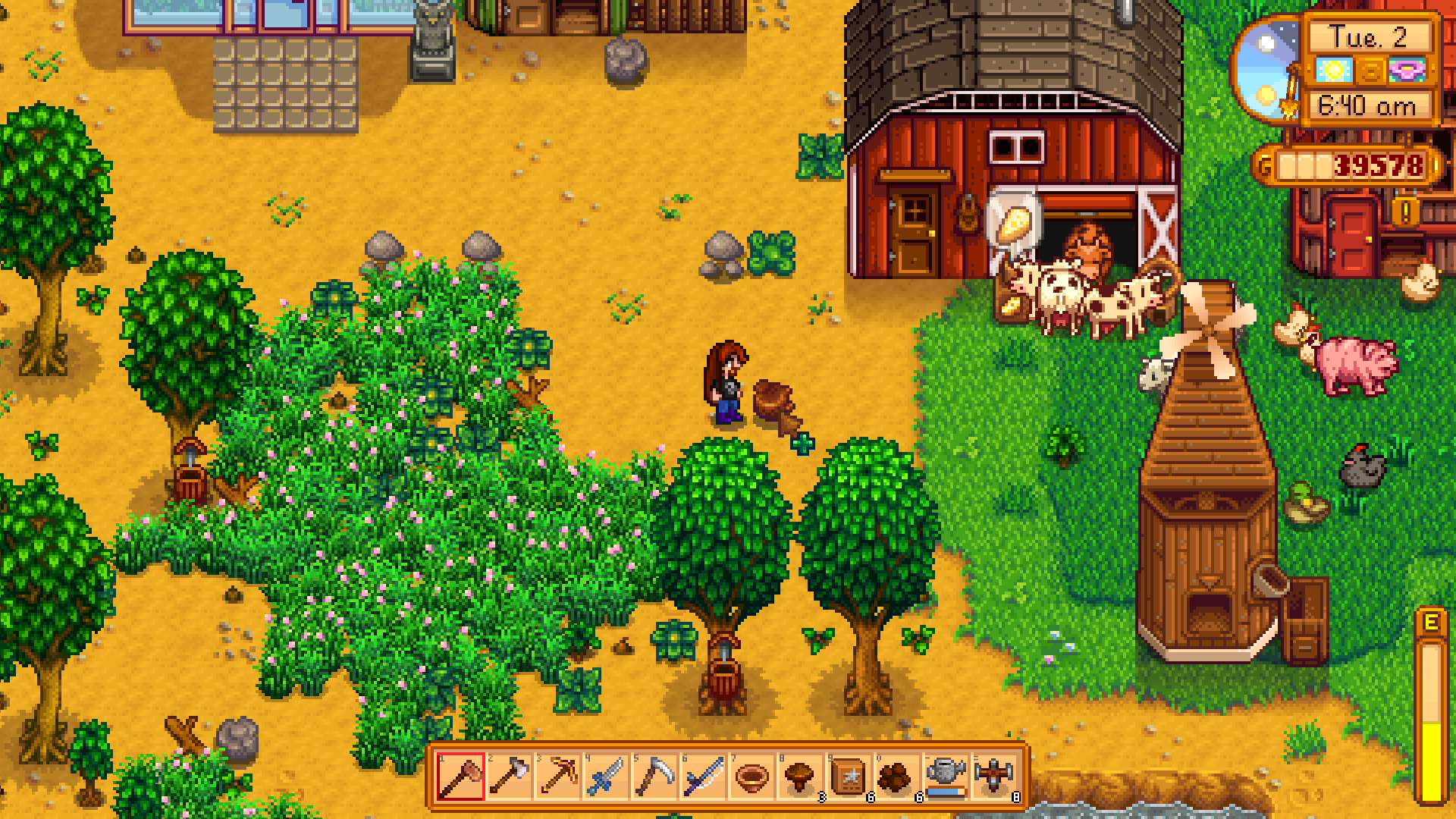Screen dimensions: 1456x819
Task: Select the brown clumps stack in slot 0
Action: pos(897,777)
